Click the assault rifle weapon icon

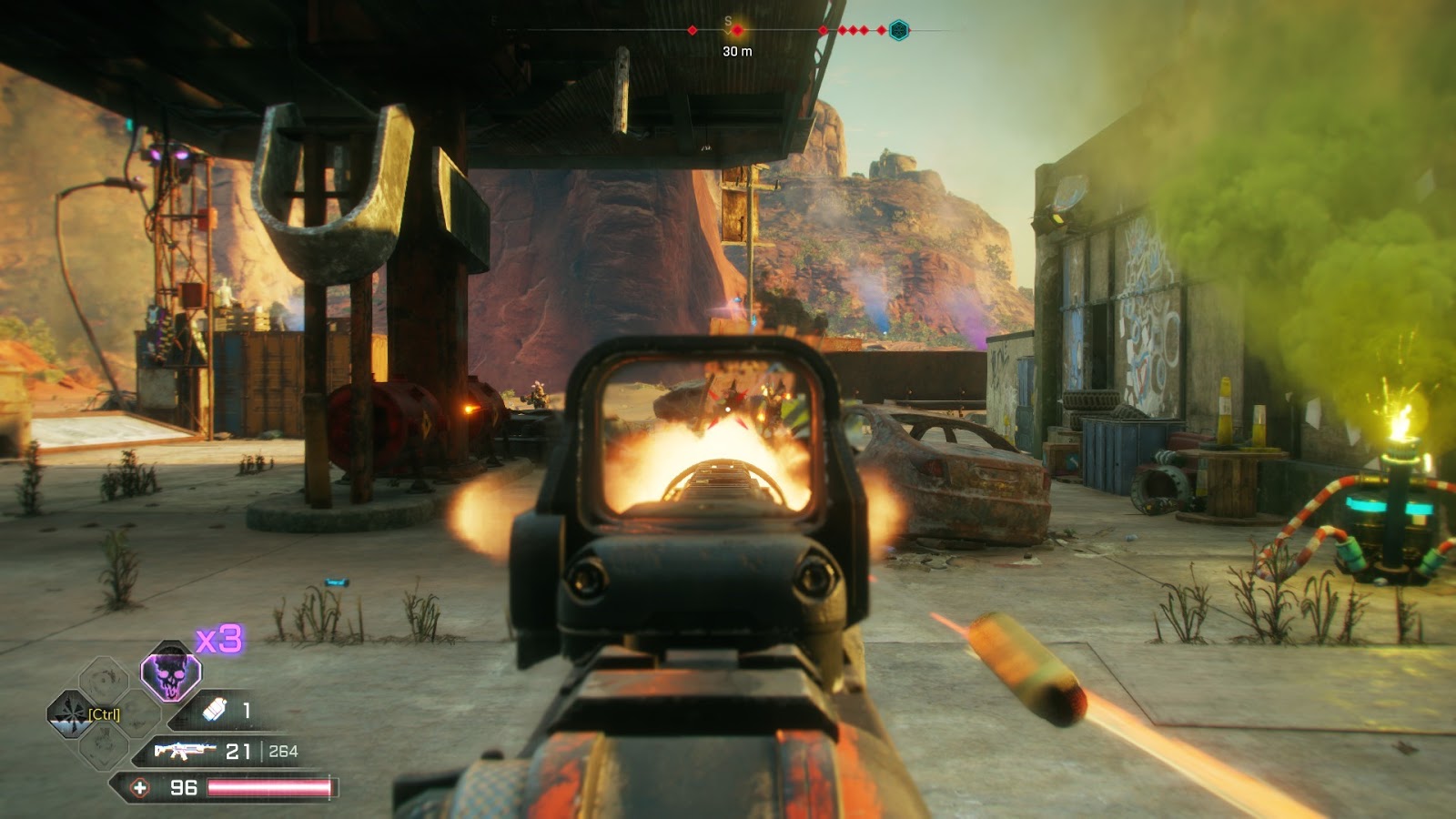point(186,750)
